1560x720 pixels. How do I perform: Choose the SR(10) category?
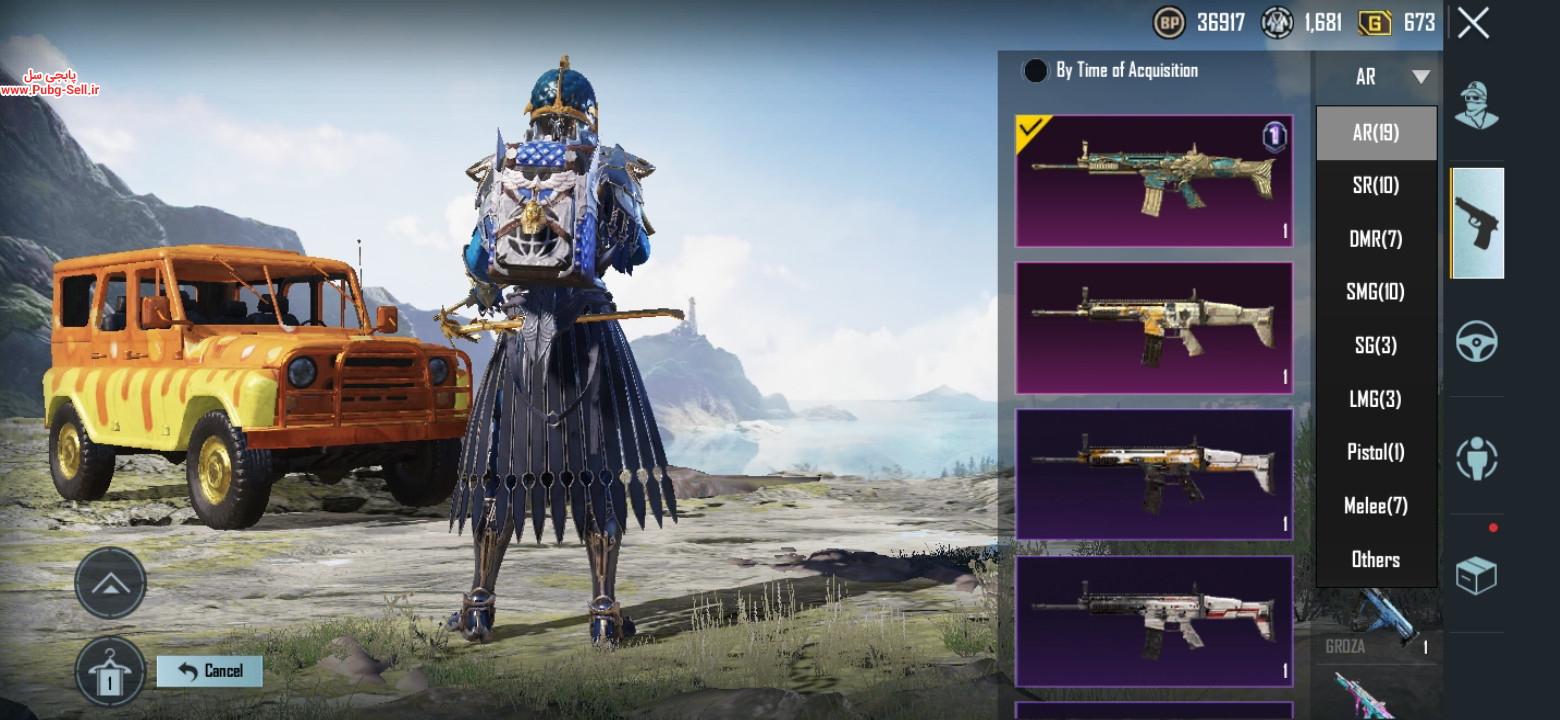click(1376, 185)
